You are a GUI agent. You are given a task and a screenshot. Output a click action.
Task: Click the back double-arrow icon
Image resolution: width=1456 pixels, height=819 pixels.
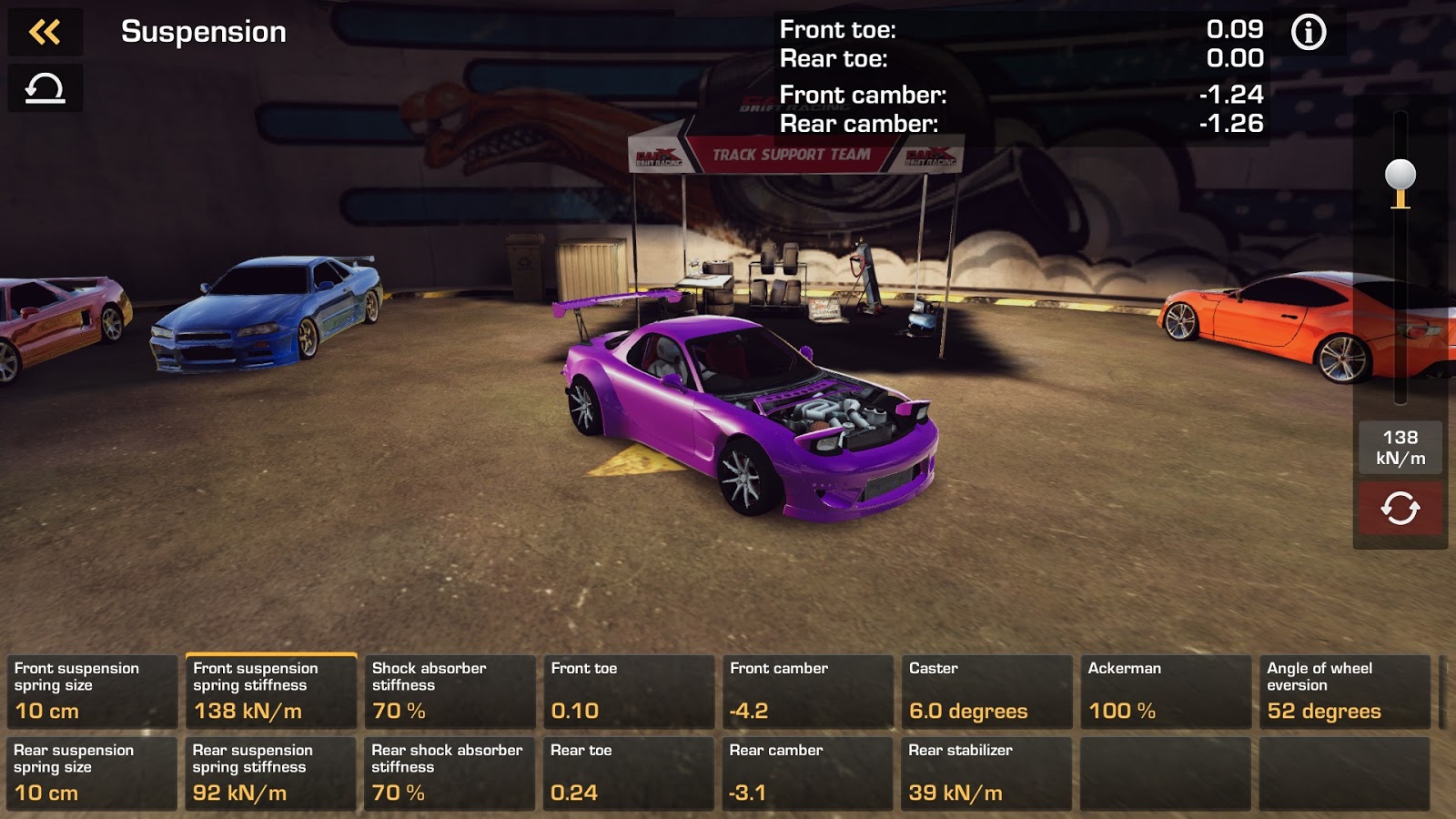click(45, 33)
